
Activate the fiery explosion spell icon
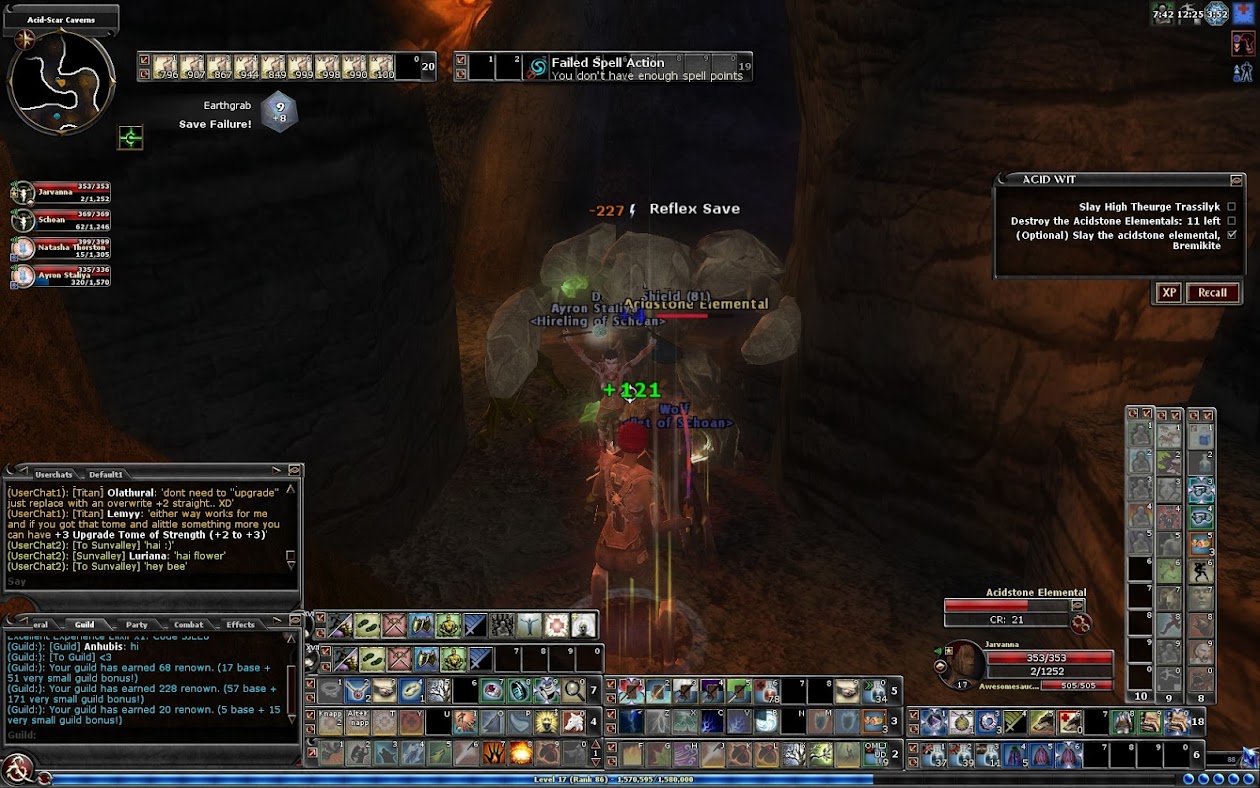(520, 751)
